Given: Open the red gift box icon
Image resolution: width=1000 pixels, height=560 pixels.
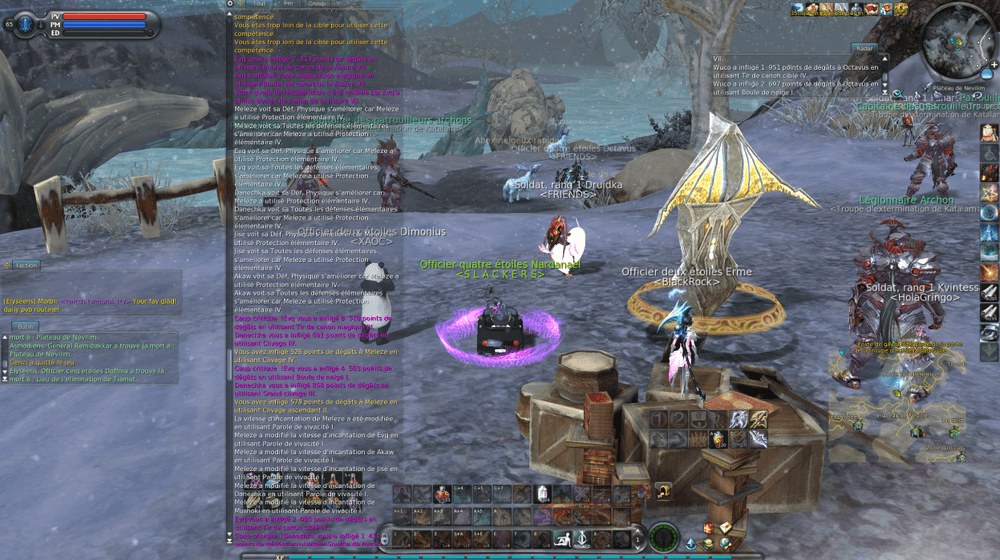Looking at the screenshot, I should pos(709,527).
